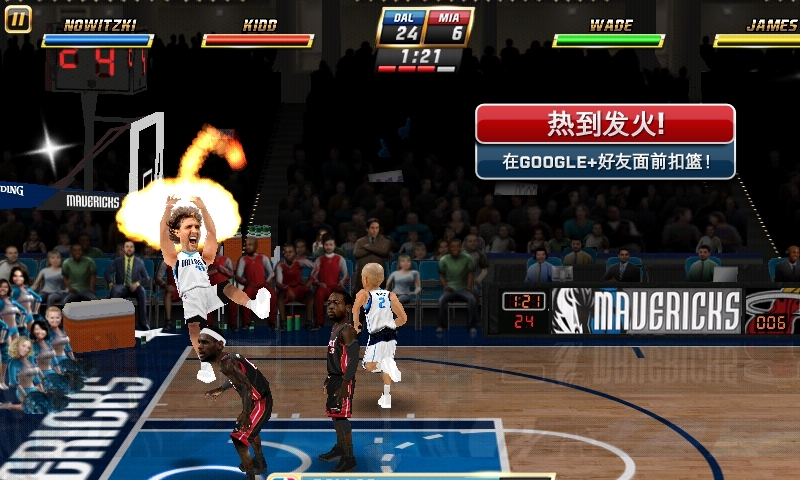The width and height of the screenshot is (800, 480).
Task: Tap the 热到发火! achievement banner
Action: pos(605,141)
